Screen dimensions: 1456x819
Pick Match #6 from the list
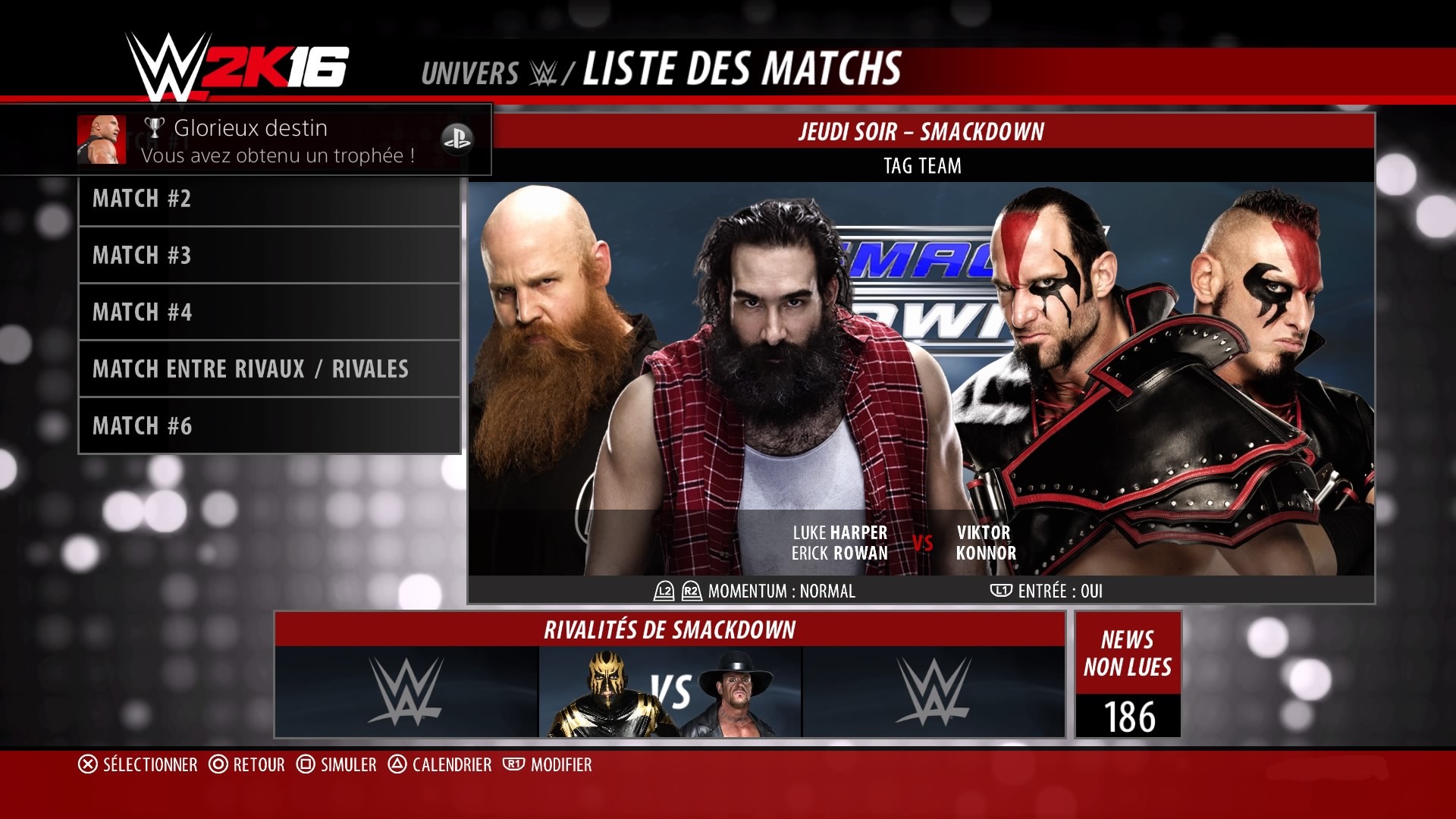tap(269, 426)
